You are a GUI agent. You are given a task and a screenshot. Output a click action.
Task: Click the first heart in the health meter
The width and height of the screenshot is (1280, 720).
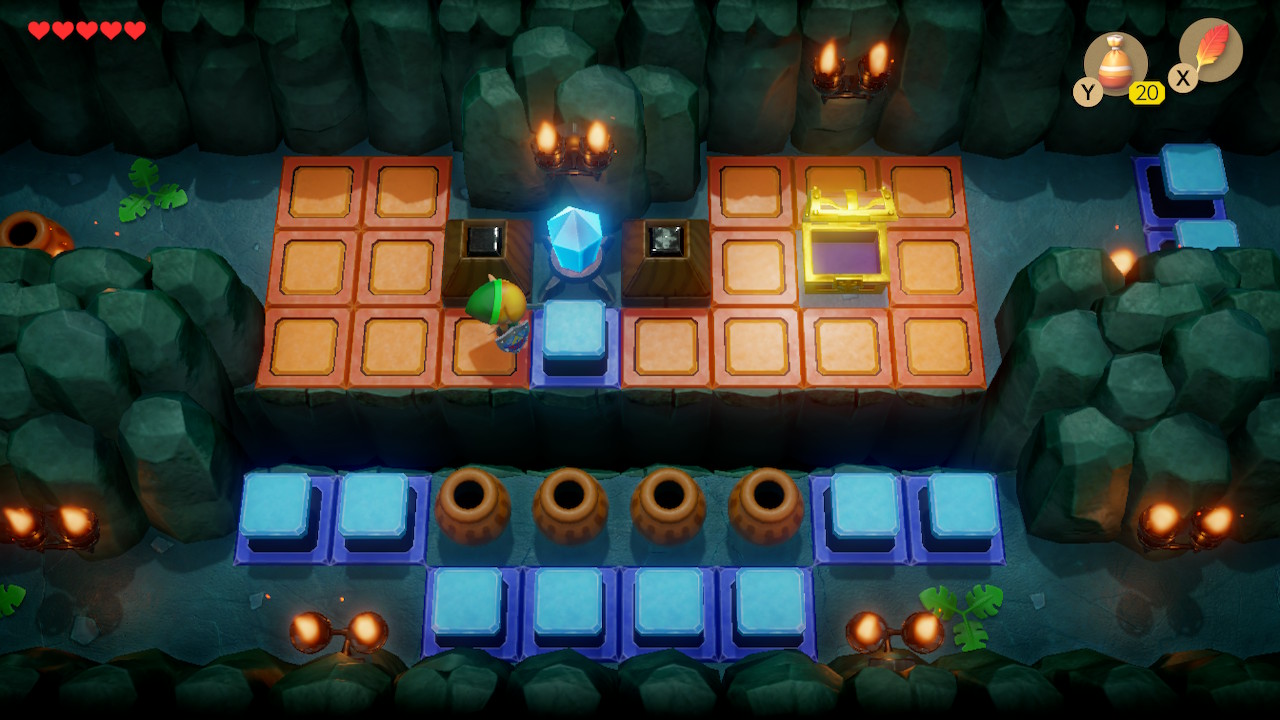(38, 30)
